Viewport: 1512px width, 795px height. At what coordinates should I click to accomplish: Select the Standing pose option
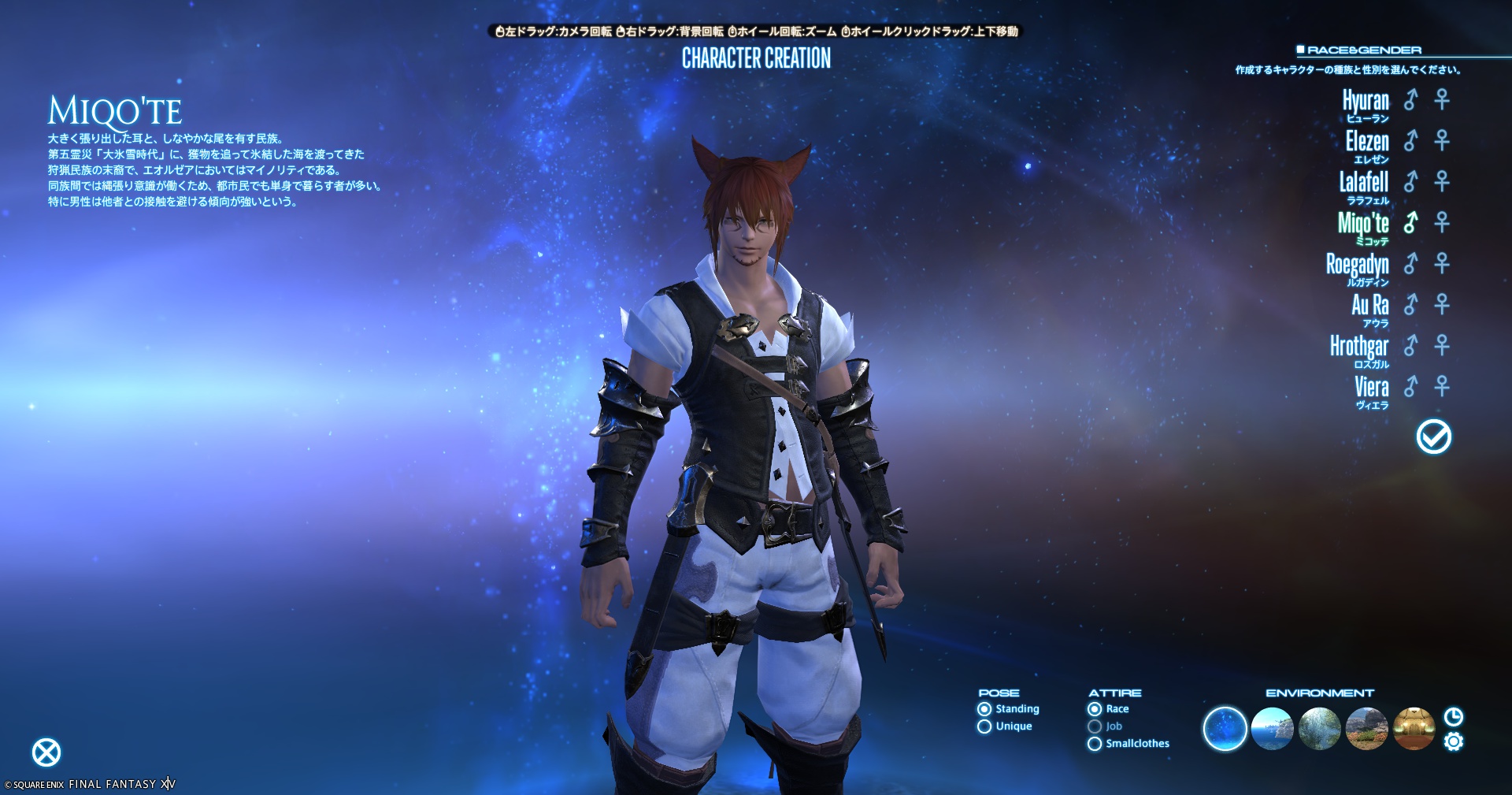pos(984,709)
